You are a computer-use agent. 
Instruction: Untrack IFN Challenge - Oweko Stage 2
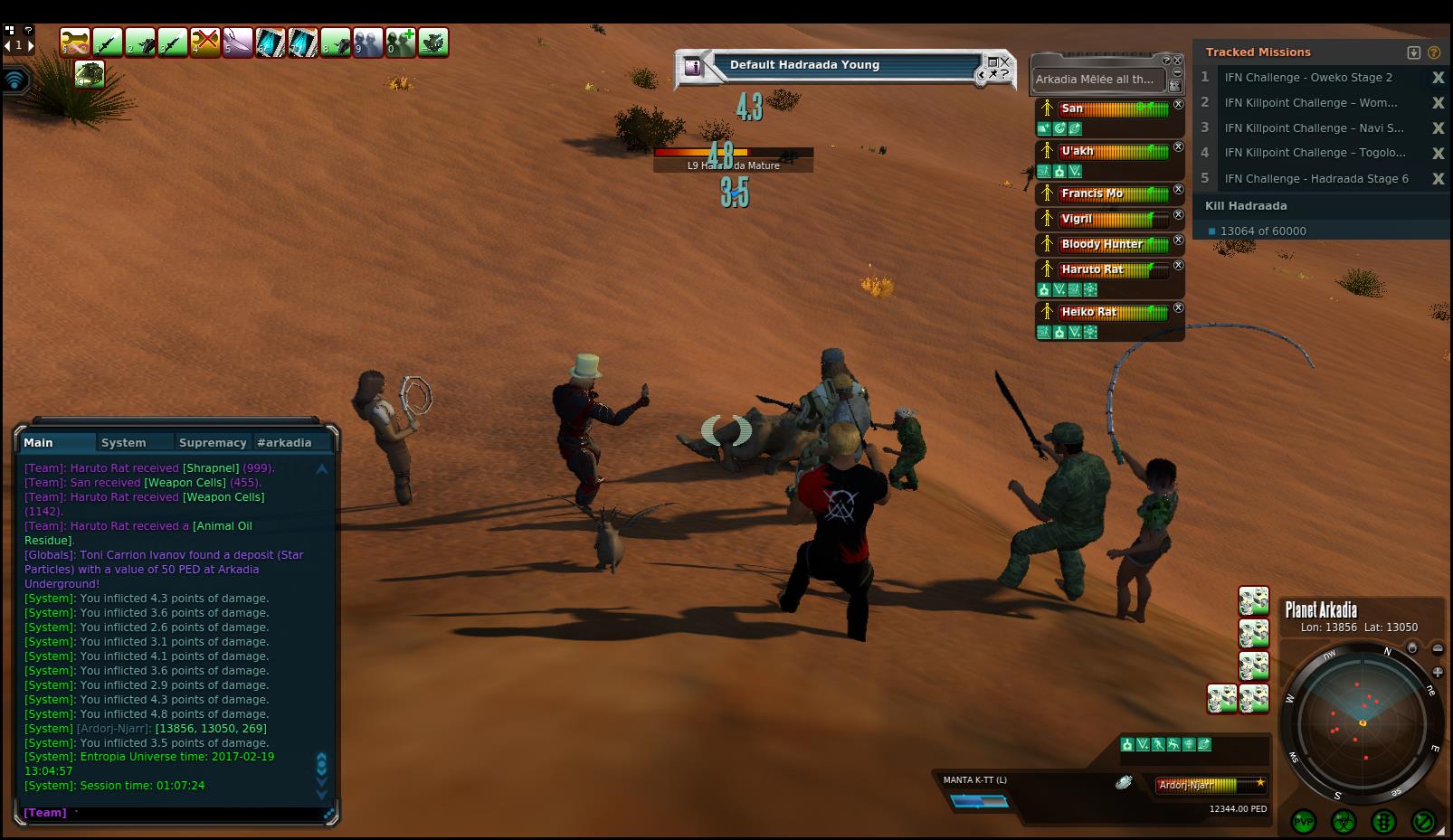tap(1438, 78)
